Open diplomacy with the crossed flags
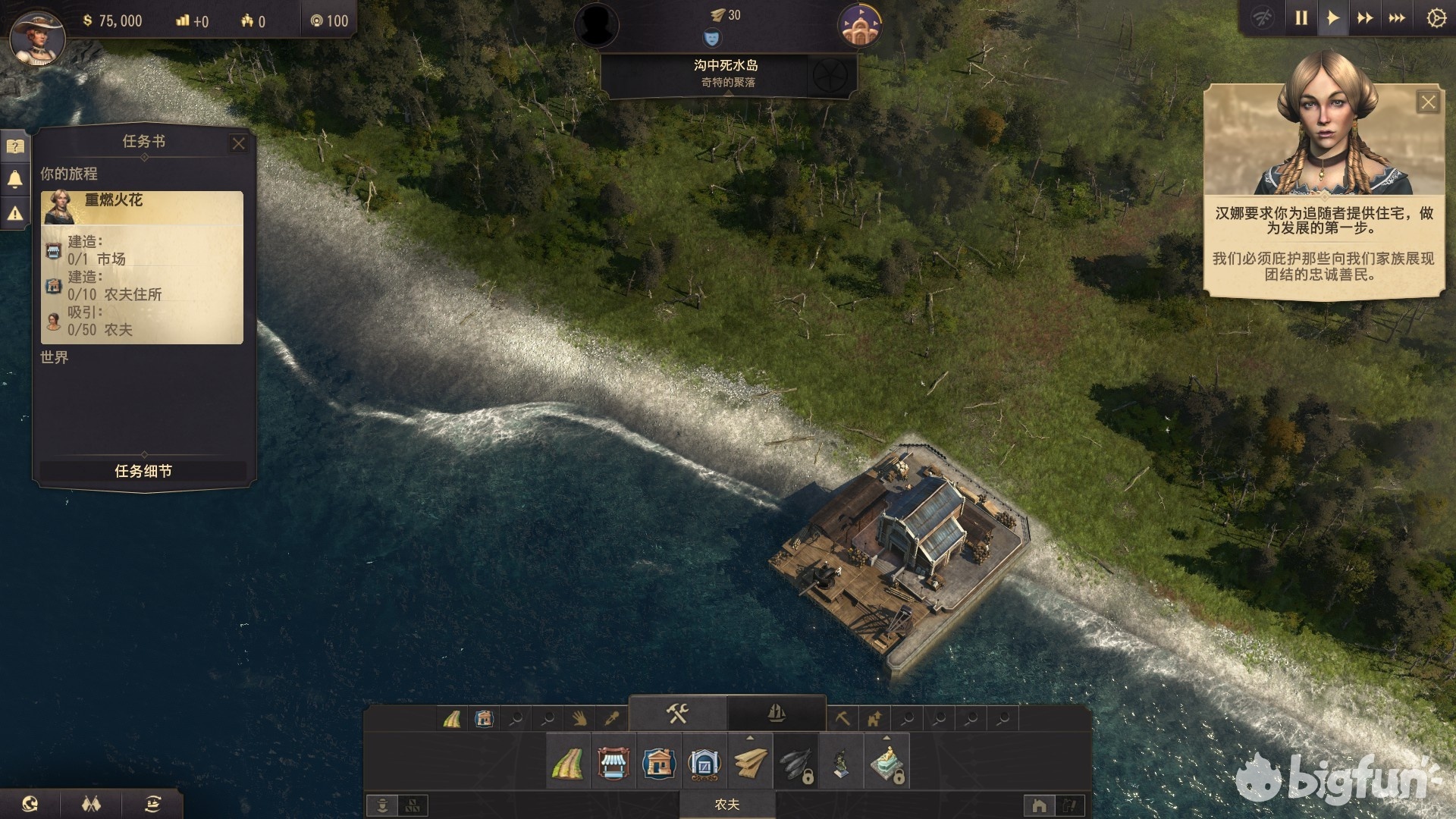This screenshot has width=1456, height=819. coord(91,804)
